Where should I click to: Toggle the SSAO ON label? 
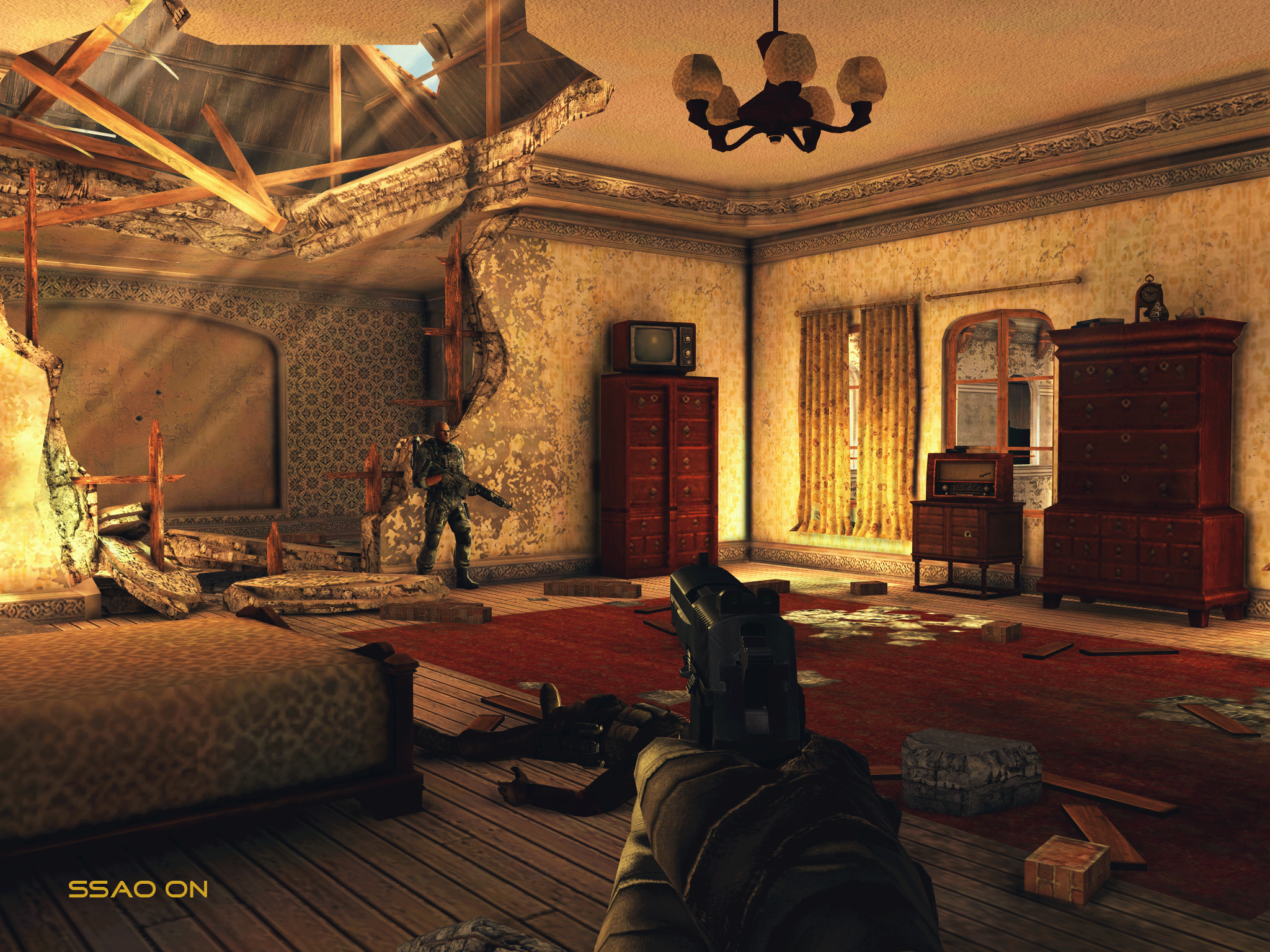[138, 889]
